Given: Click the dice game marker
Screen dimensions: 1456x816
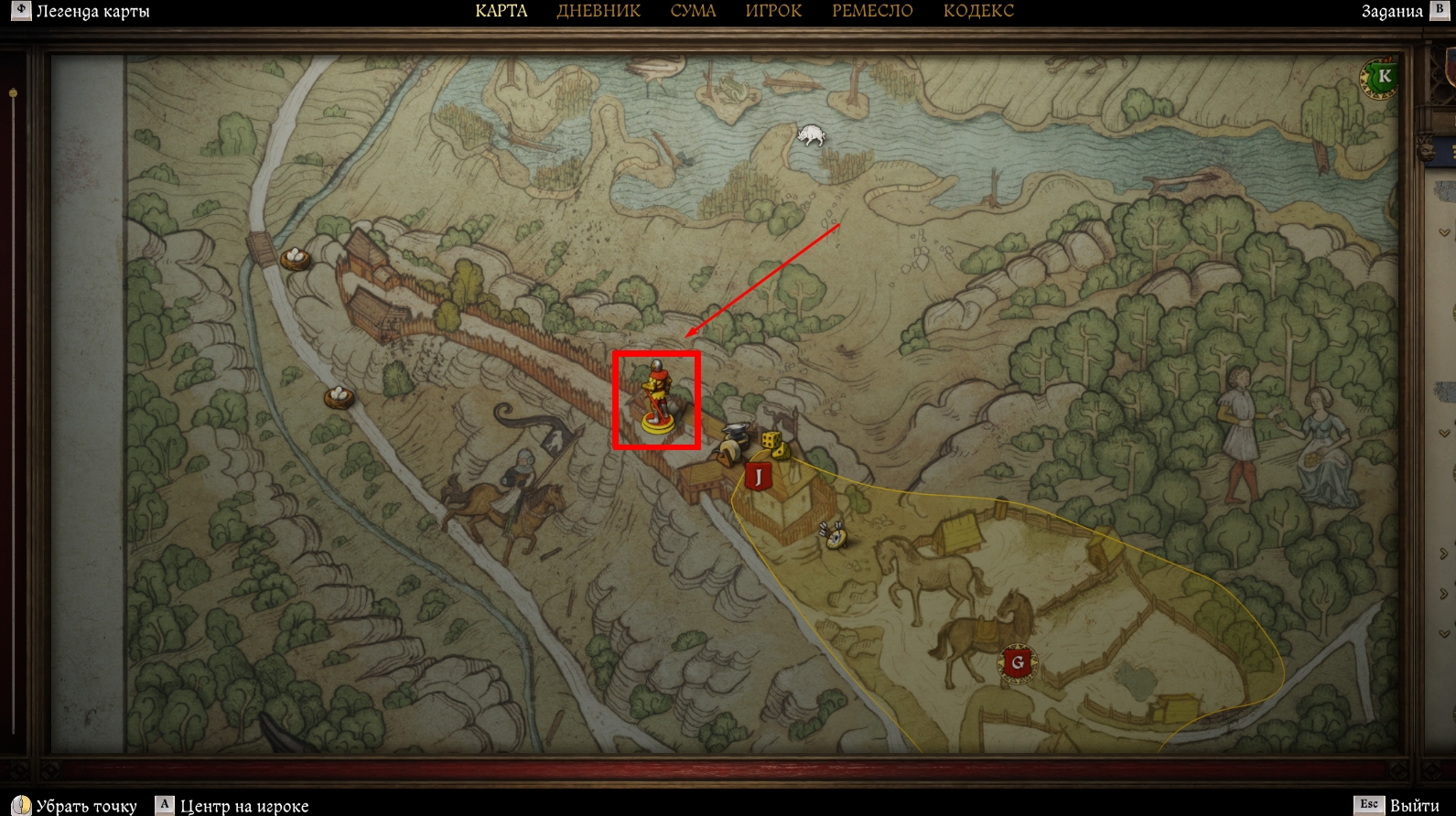Looking at the screenshot, I should [x=773, y=445].
